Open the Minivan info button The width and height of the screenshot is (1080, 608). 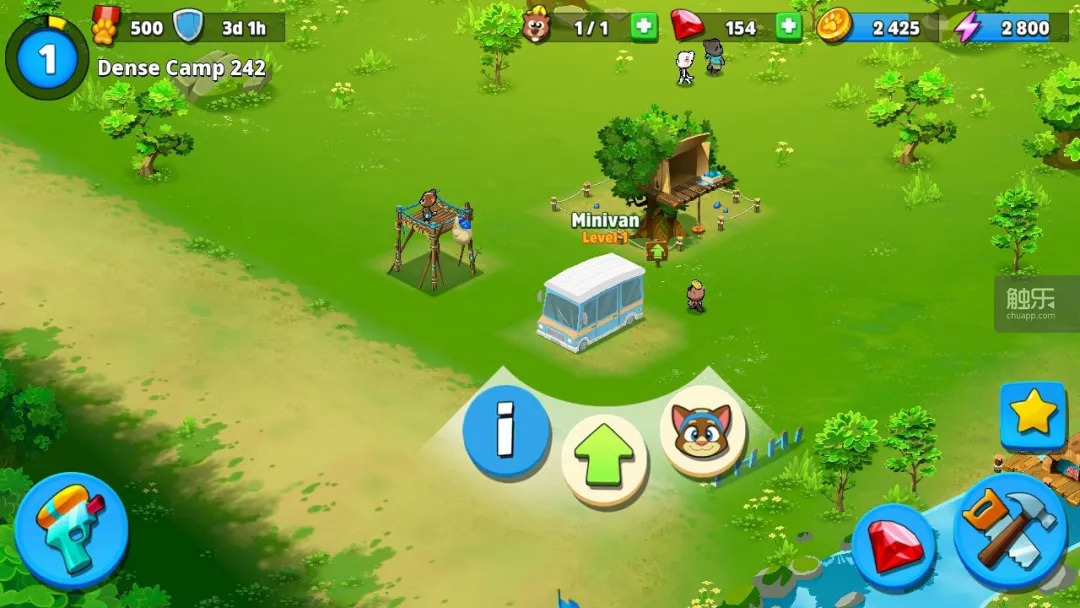pyautogui.click(x=506, y=432)
